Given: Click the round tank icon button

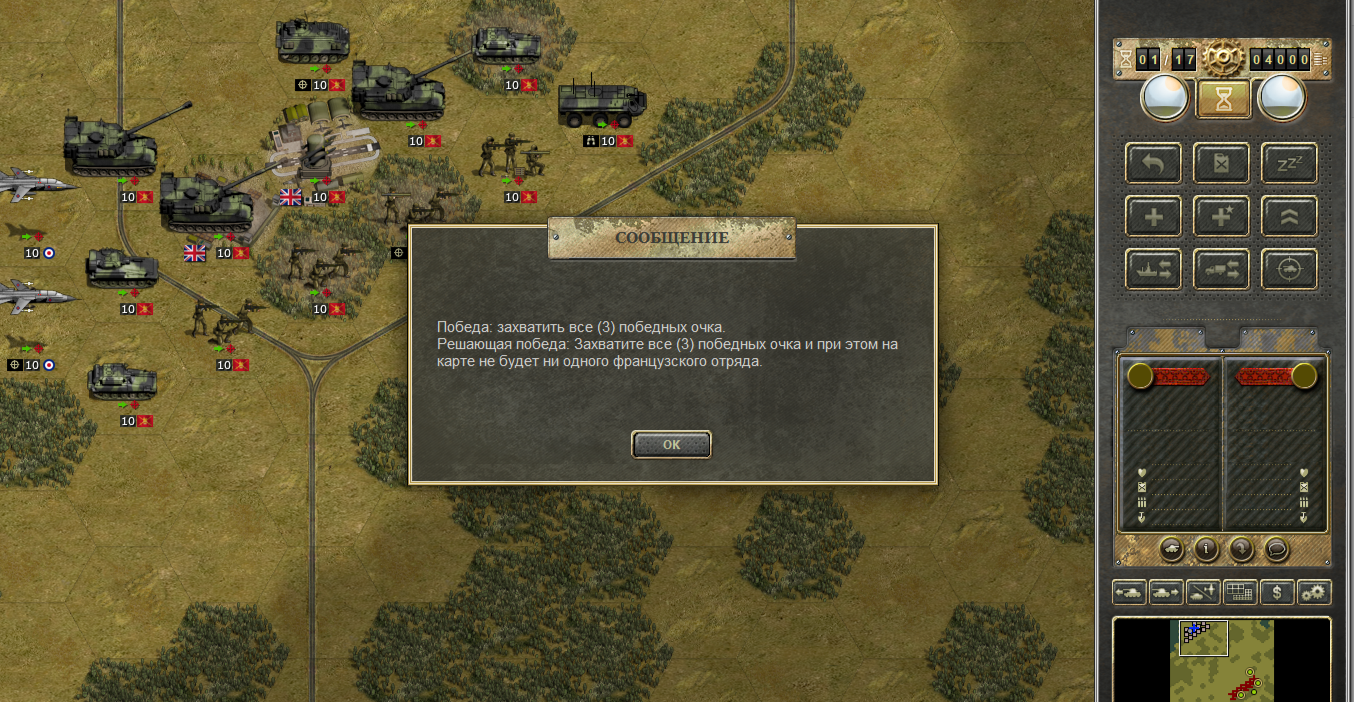Looking at the screenshot, I should 1171,548.
